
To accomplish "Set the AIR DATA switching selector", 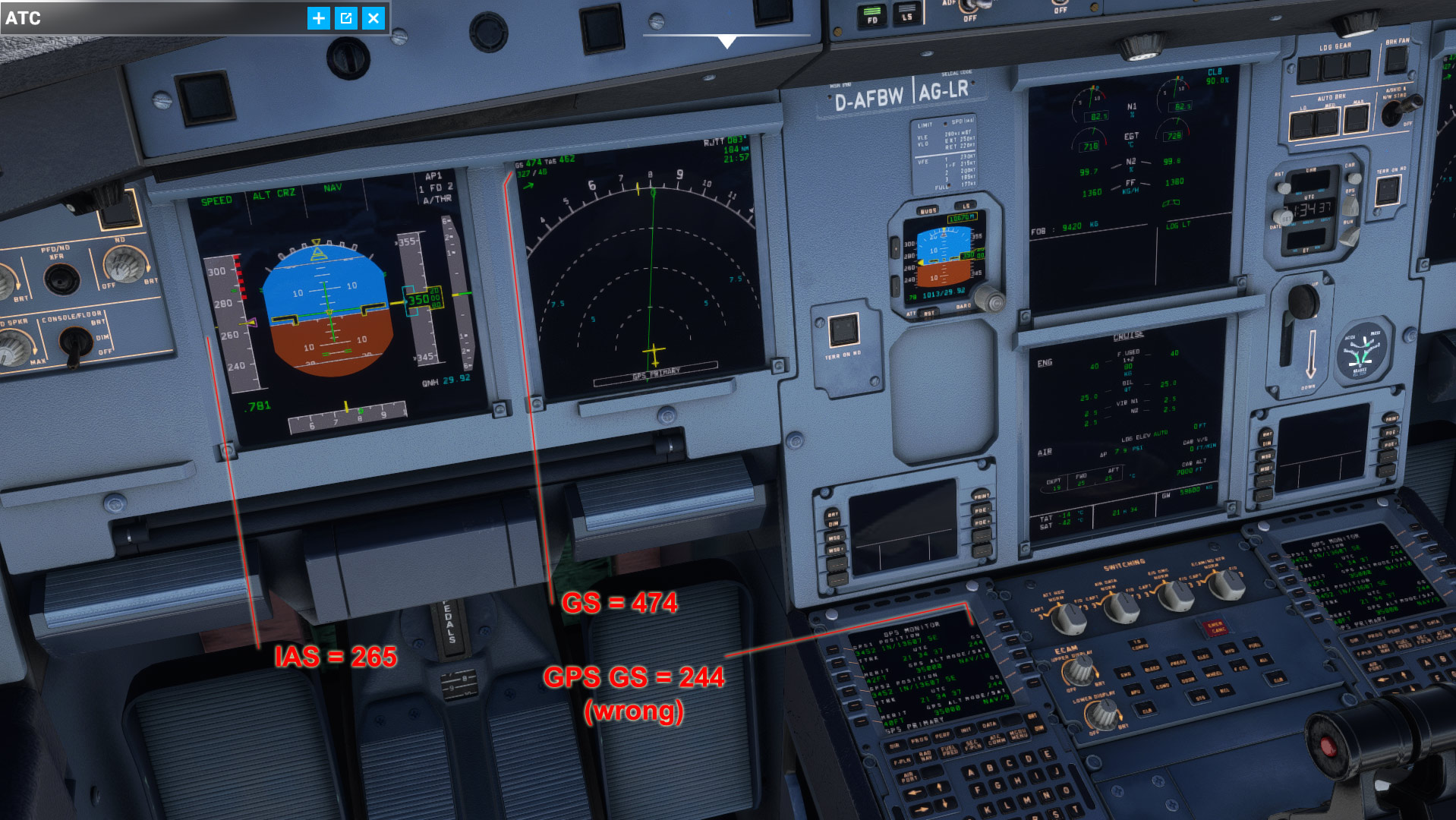I will coord(1122,609).
